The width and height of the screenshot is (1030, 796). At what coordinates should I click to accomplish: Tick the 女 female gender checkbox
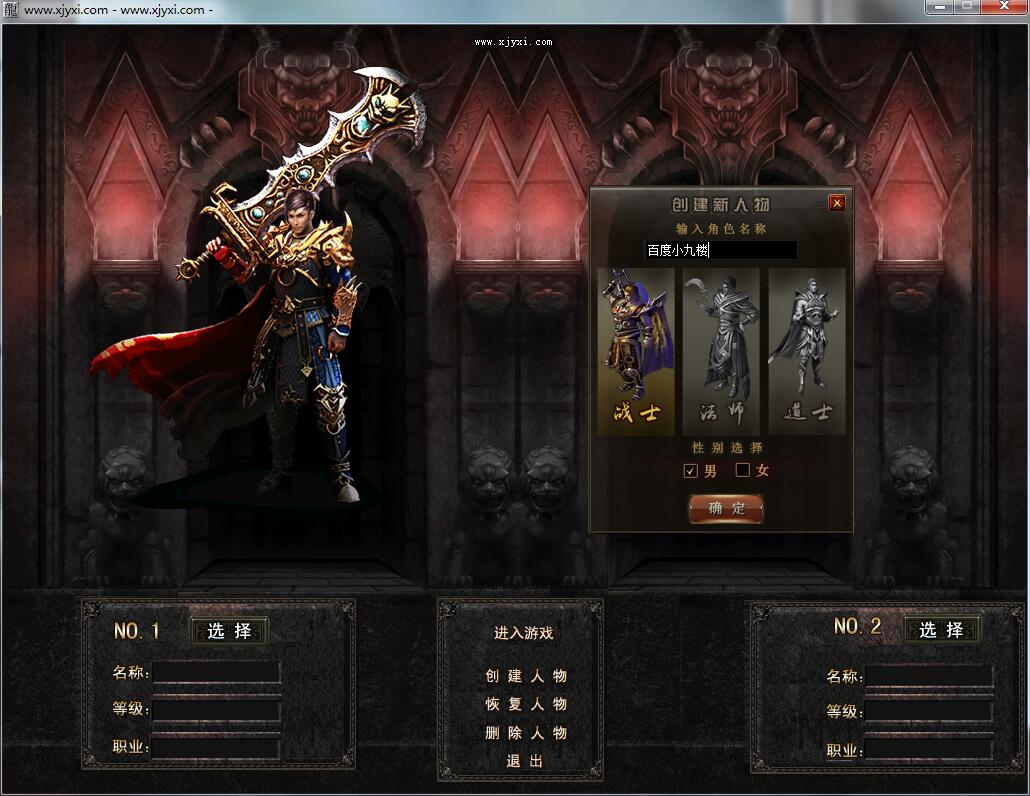(x=743, y=470)
